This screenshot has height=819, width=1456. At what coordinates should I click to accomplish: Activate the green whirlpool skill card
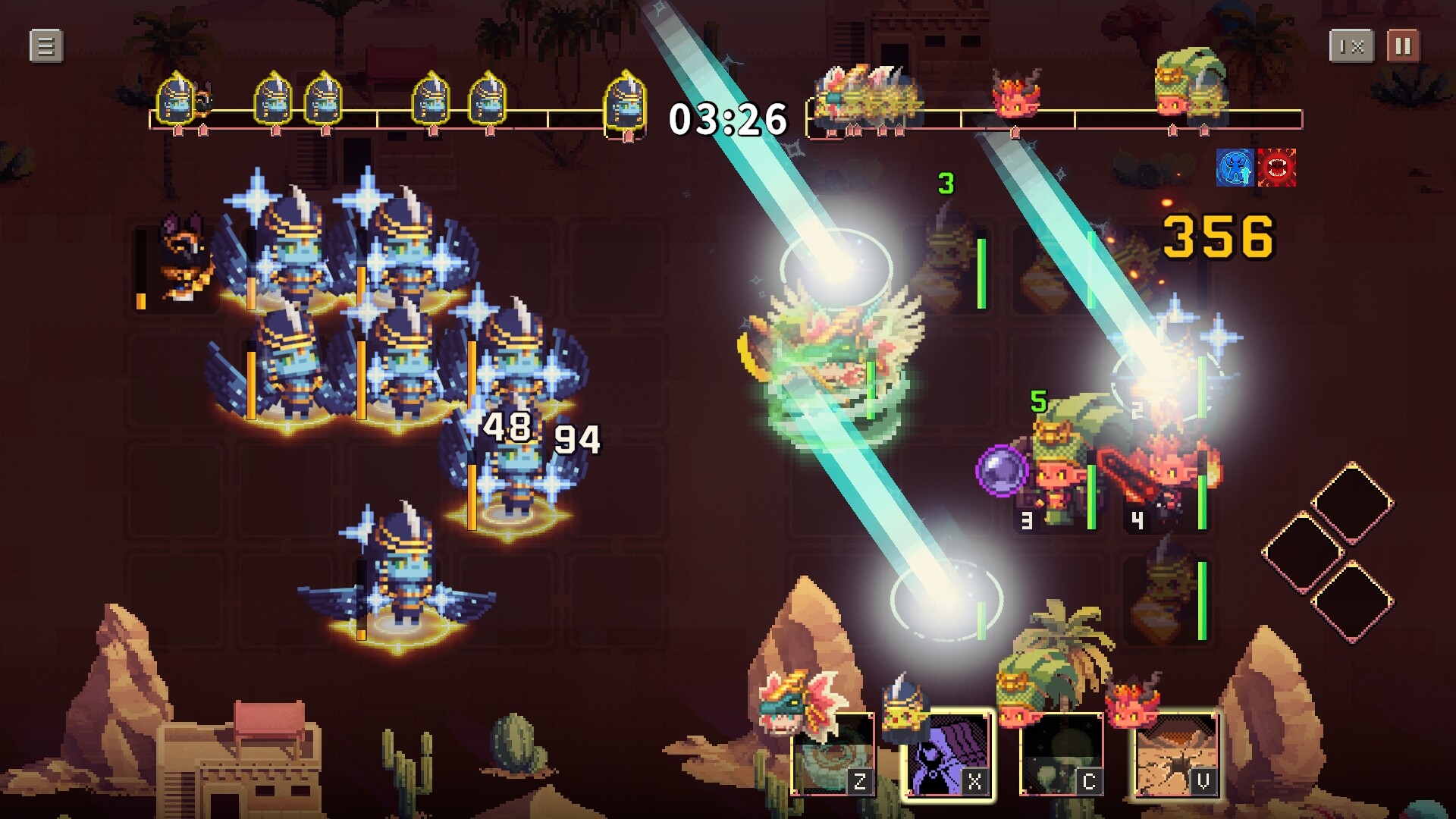832,755
